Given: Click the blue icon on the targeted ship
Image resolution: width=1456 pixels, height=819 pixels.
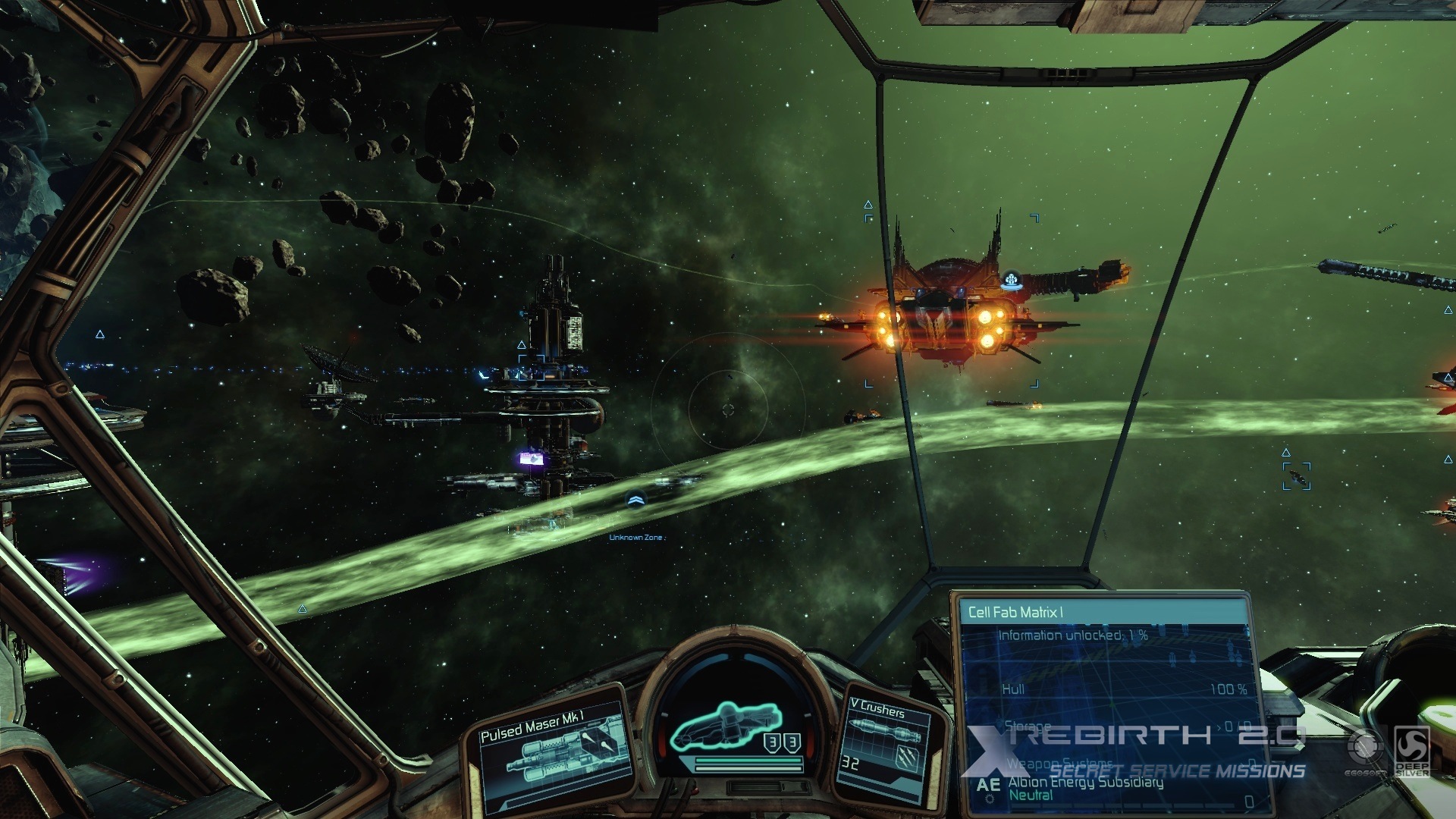Looking at the screenshot, I should [x=1010, y=282].
